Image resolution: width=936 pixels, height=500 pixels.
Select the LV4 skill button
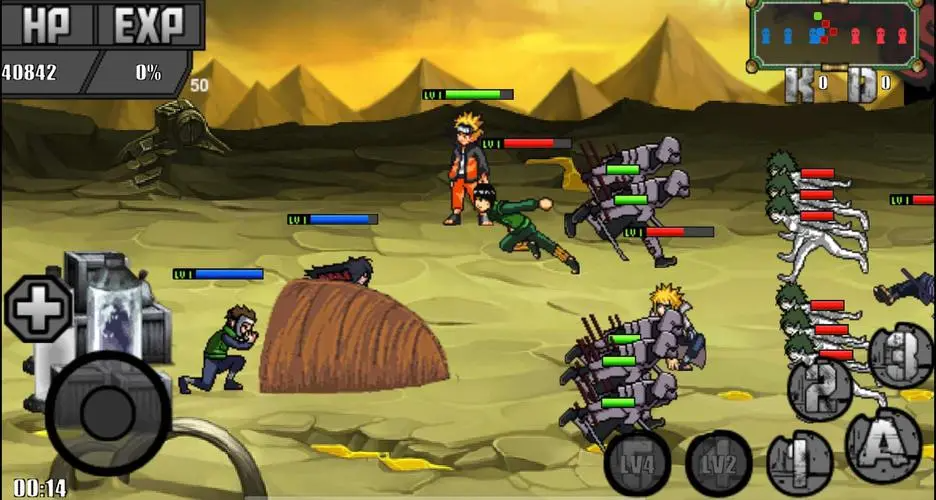tap(639, 464)
